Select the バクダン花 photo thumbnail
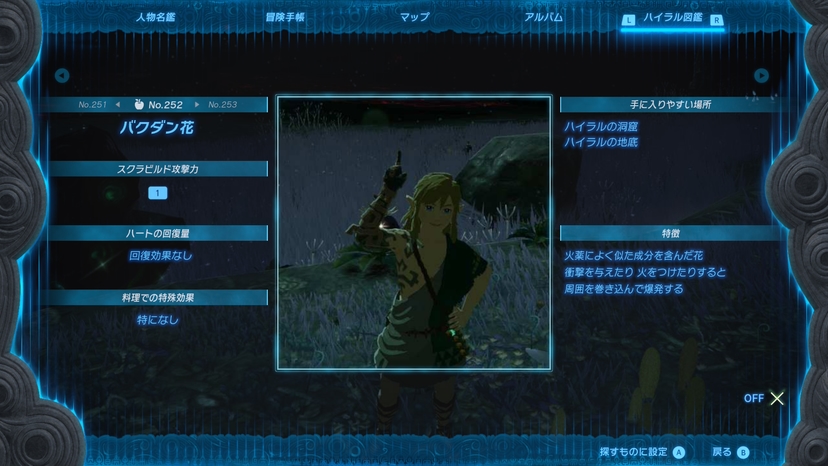The width and height of the screenshot is (828, 466). (x=414, y=233)
